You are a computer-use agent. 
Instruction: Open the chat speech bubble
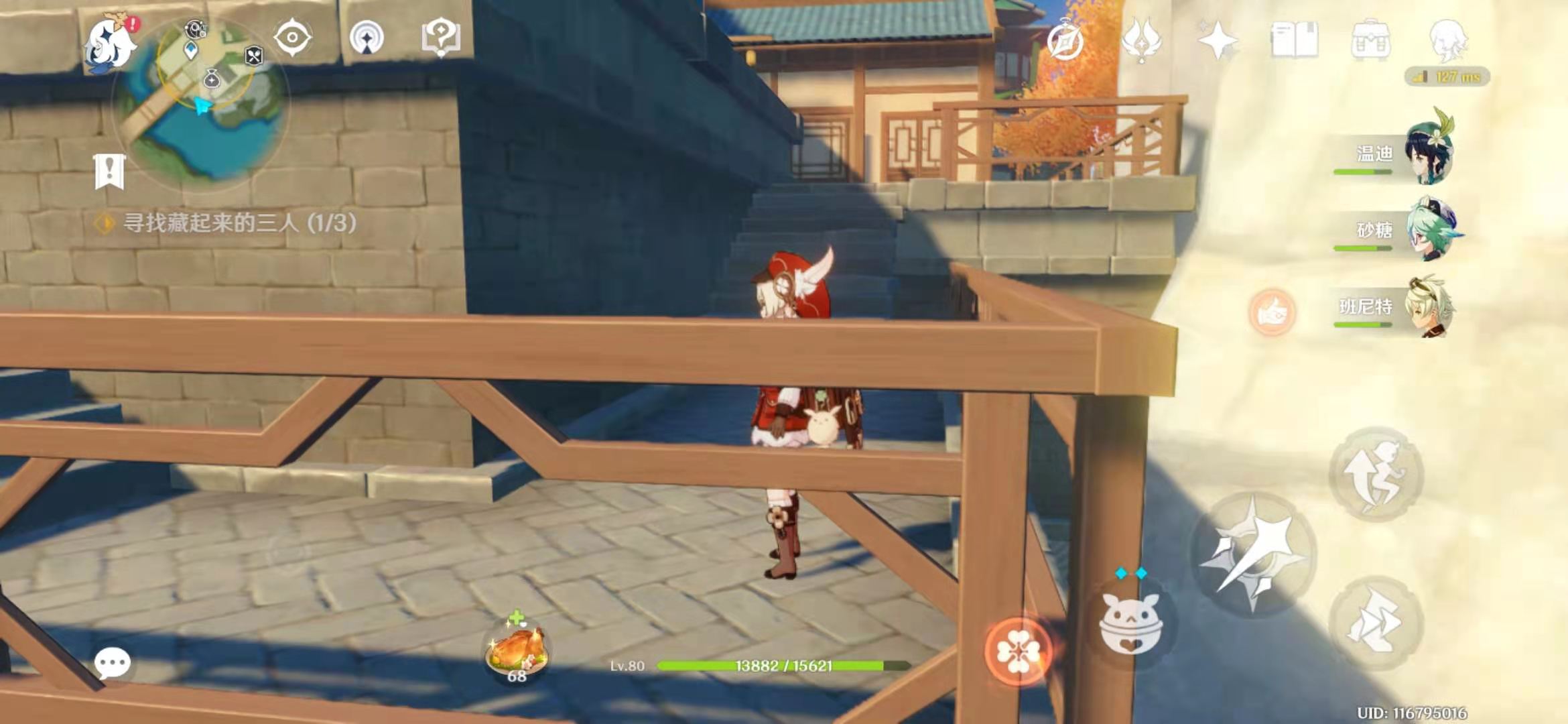coord(112,664)
